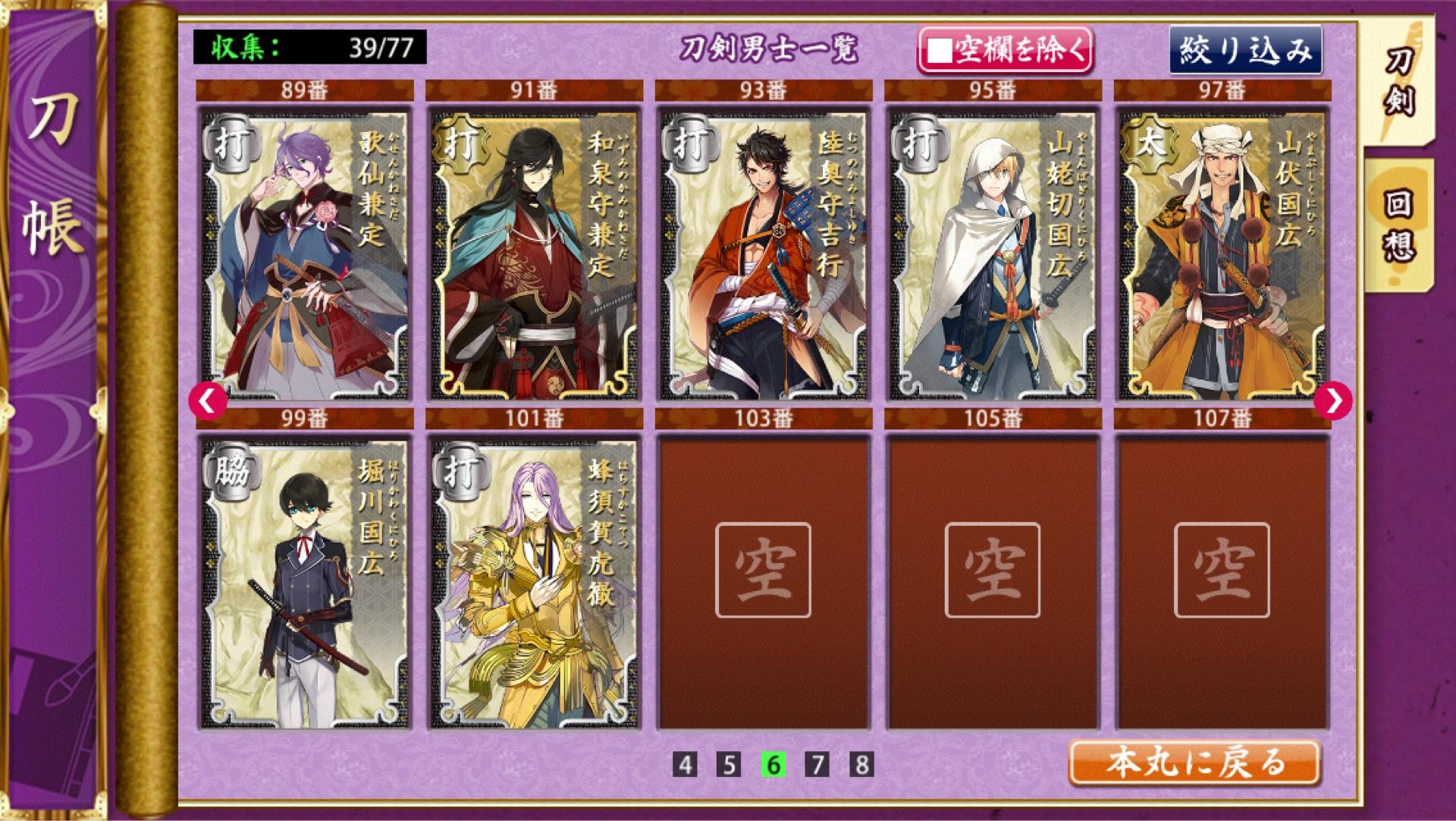Return to honmaru with 本丸に戻る
This screenshot has width=1456, height=821.
point(1194,763)
